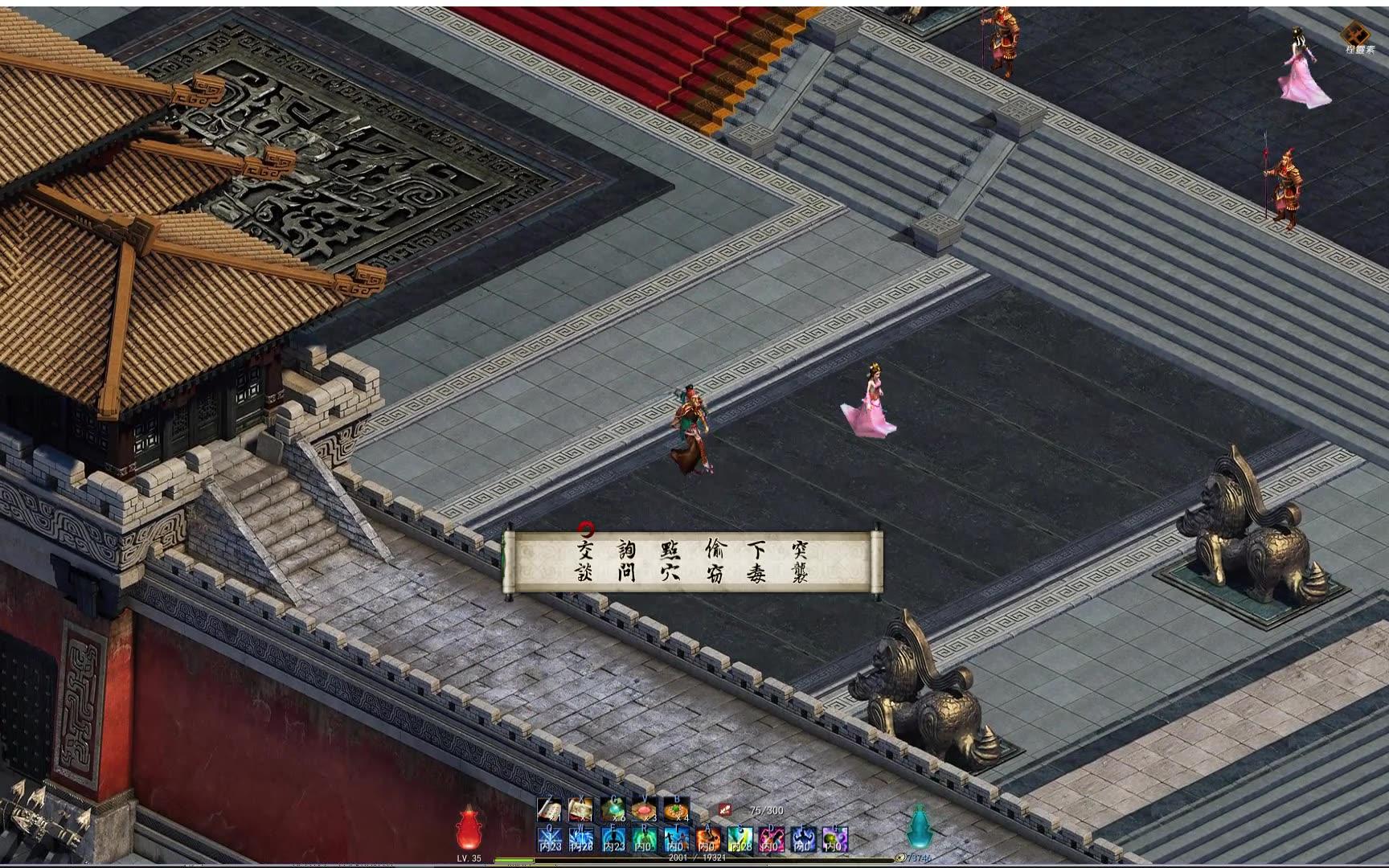Viewport: 1389px width, 868px height.
Task: Trigger the green R skill icon
Action: tap(645, 837)
